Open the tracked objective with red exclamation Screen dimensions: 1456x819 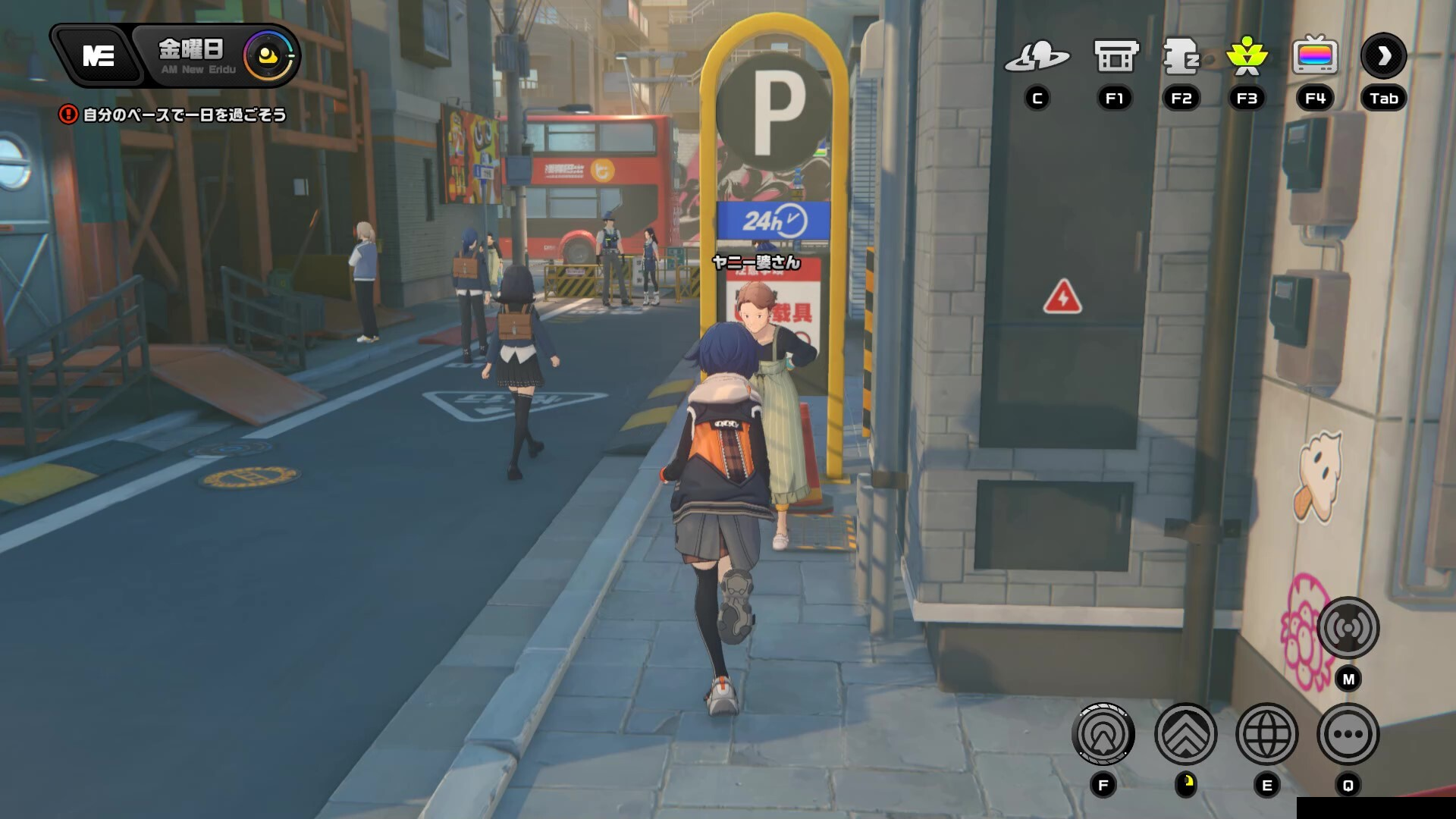click(173, 115)
